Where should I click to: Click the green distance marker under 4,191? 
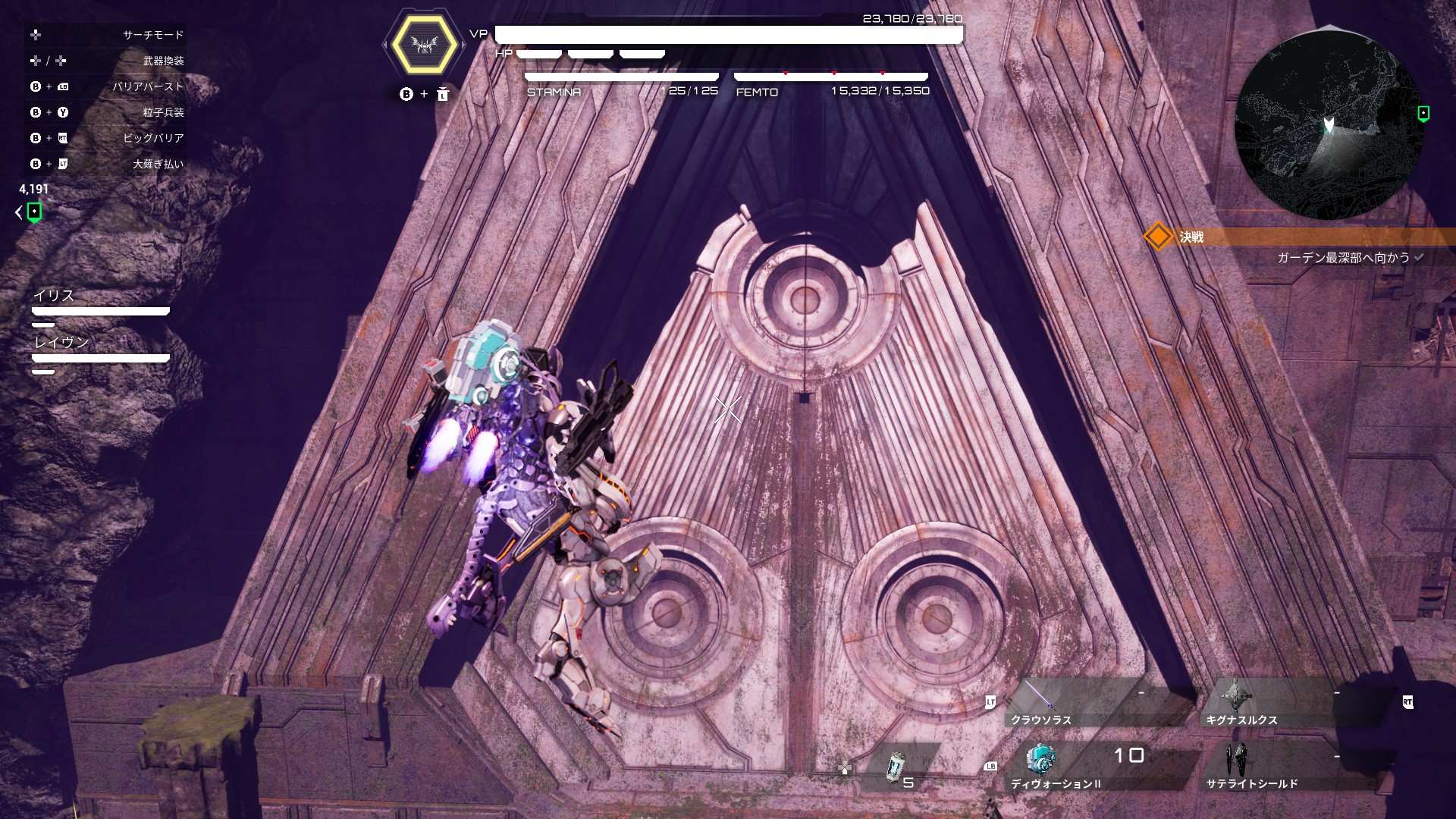(x=34, y=212)
